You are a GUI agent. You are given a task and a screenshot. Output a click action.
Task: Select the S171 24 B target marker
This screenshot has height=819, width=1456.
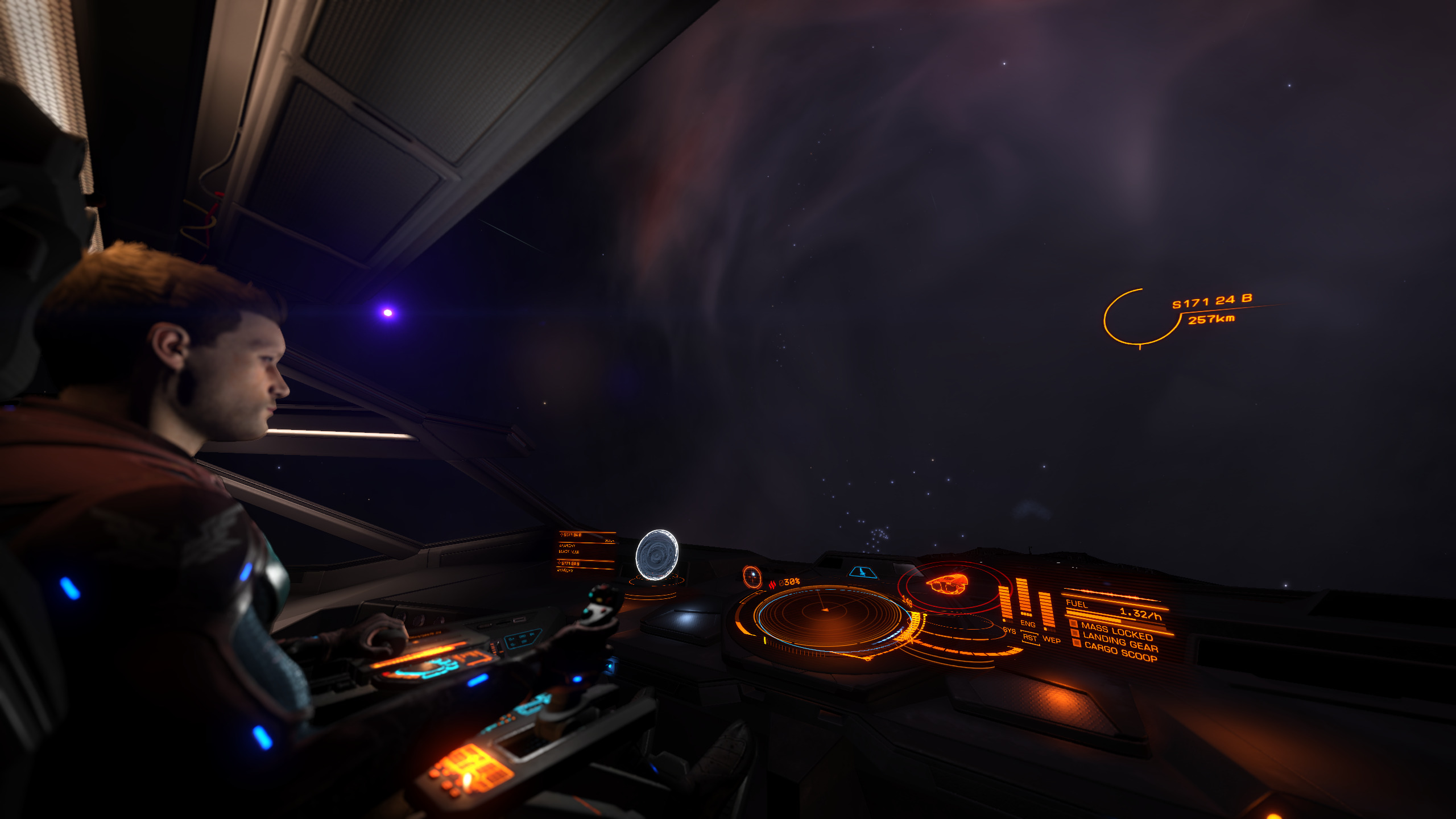[1139, 317]
